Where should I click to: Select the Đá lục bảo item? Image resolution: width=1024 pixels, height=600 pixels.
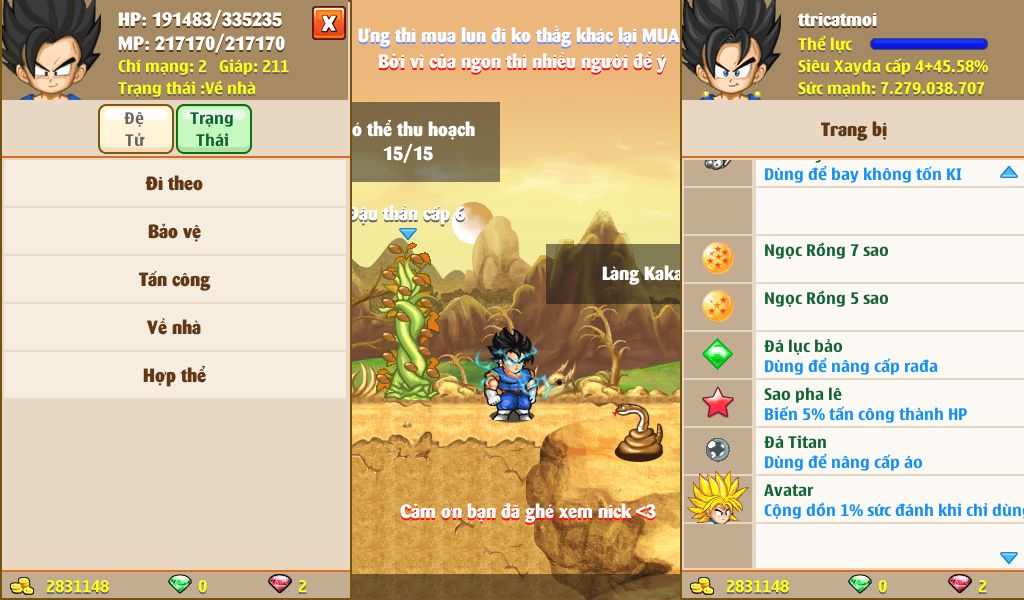(852, 355)
